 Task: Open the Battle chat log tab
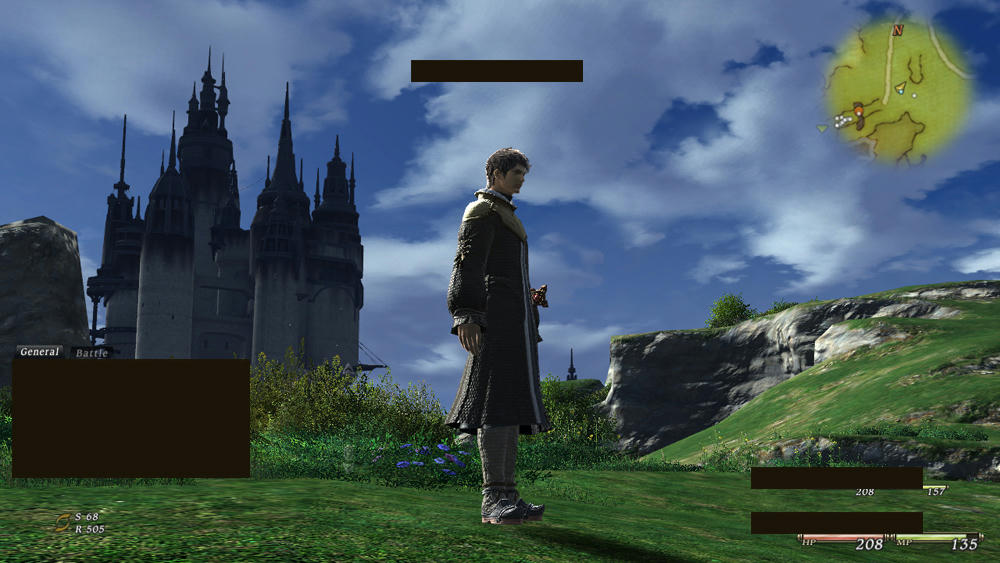(x=91, y=353)
